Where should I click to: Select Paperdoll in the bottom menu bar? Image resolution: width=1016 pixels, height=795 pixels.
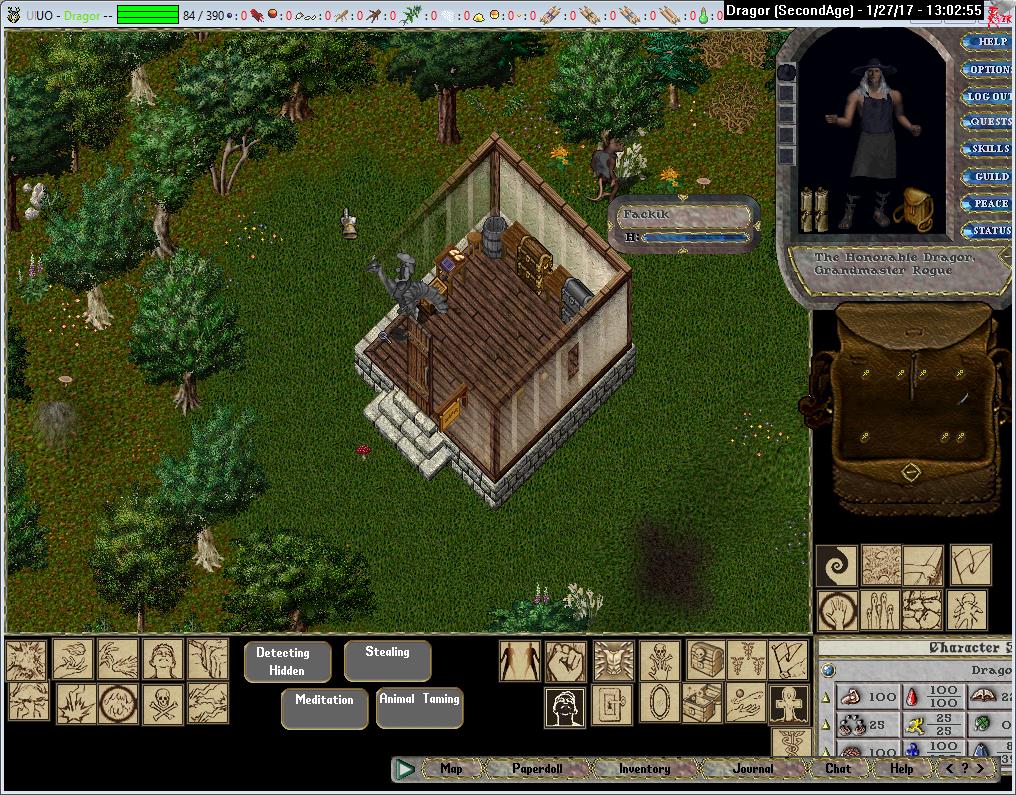(537, 769)
